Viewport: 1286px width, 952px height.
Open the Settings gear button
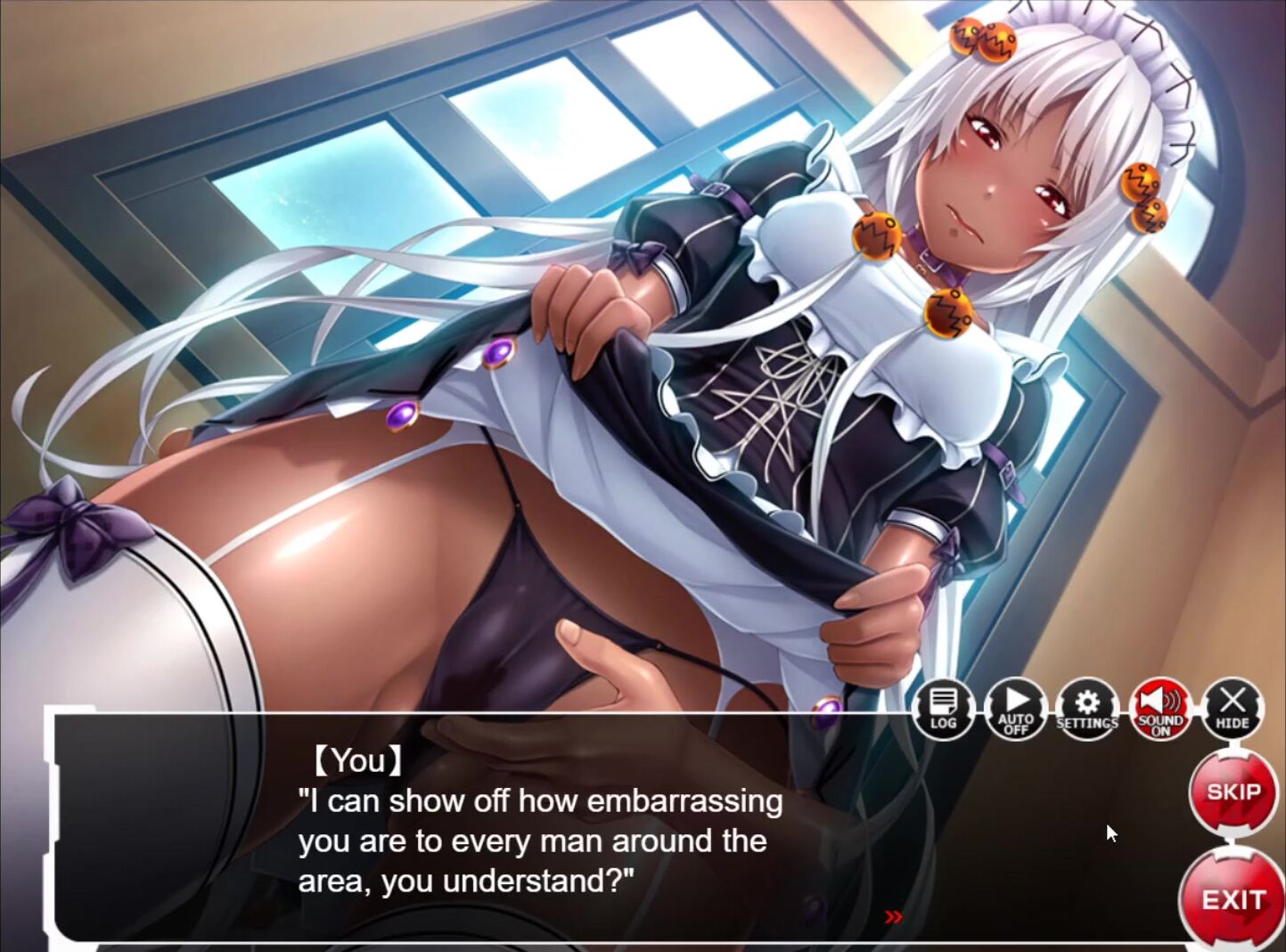[x=1087, y=710]
